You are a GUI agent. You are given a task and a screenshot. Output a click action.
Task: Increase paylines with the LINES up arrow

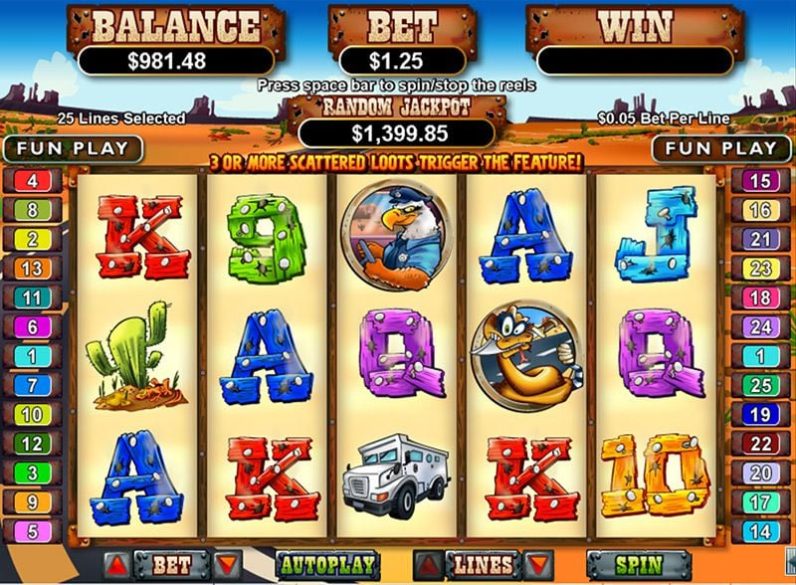click(427, 566)
